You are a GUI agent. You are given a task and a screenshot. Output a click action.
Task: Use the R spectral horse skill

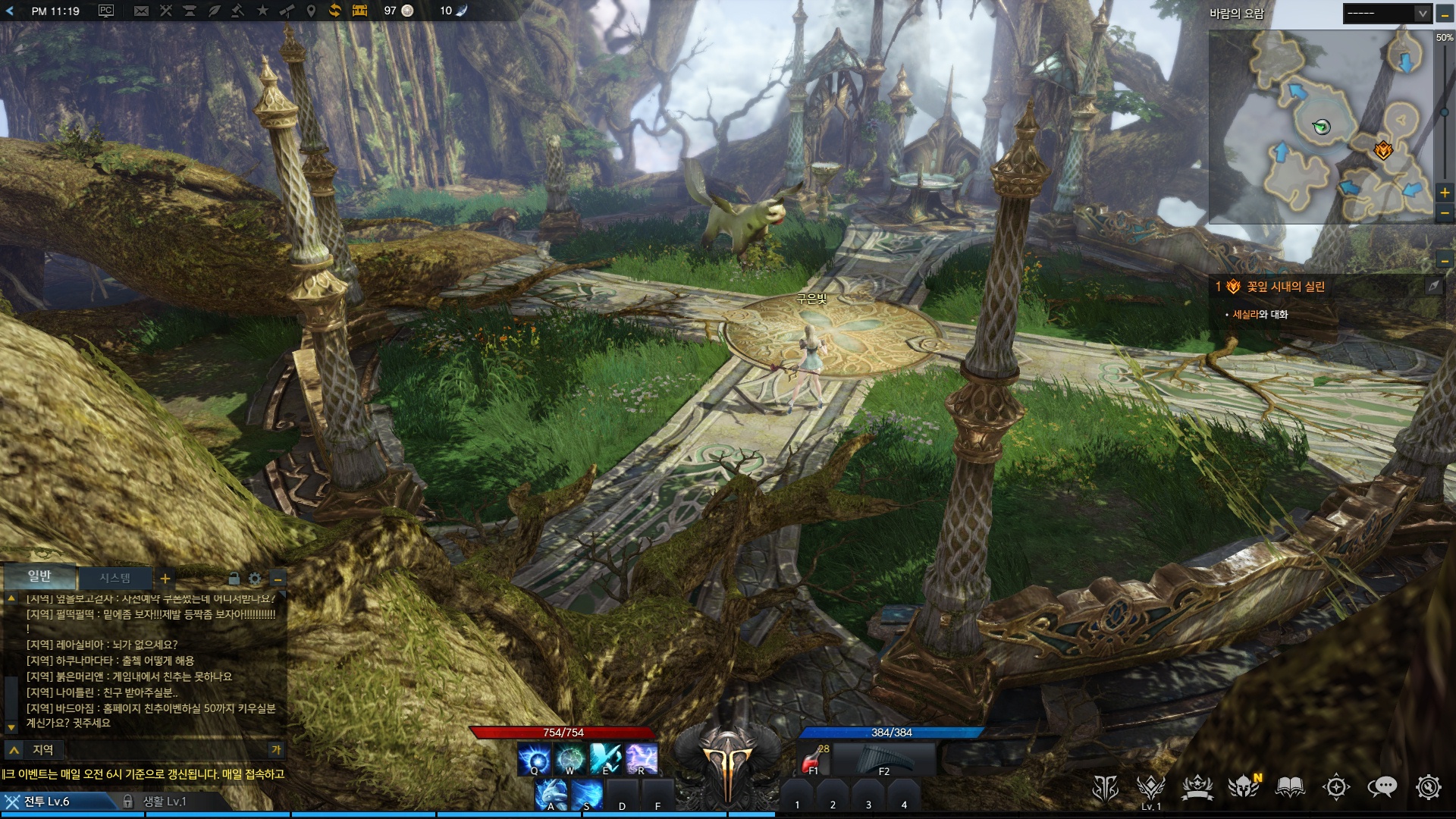click(x=642, y=759)
